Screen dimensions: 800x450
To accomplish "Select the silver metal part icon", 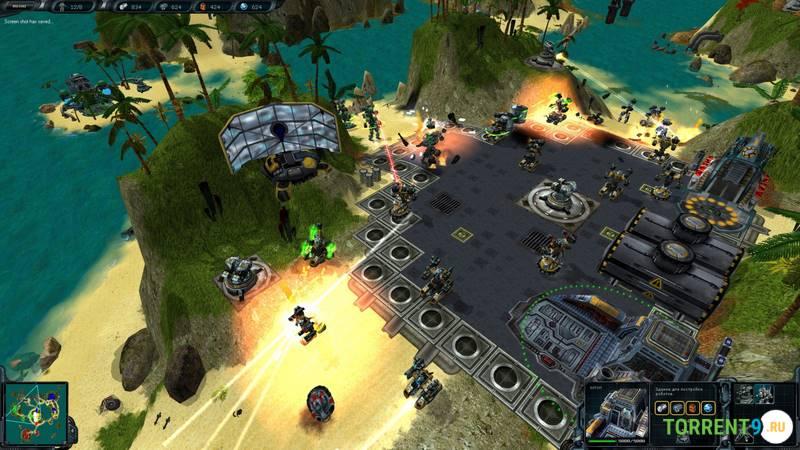I will (x=661, y=408).
